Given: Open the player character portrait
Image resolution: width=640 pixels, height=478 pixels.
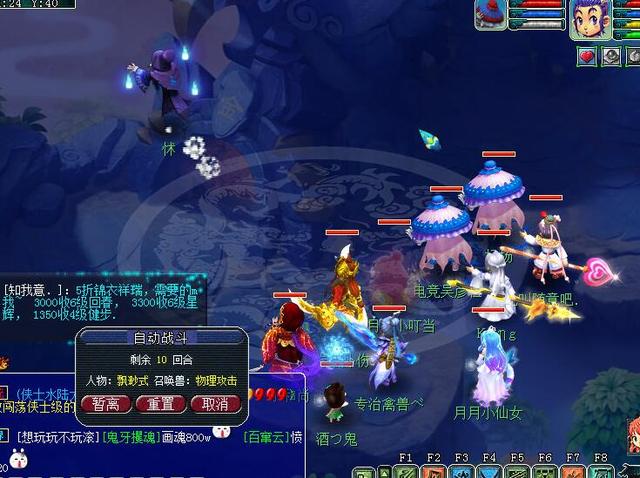Looking at the screenshot, I should (590, 19).
